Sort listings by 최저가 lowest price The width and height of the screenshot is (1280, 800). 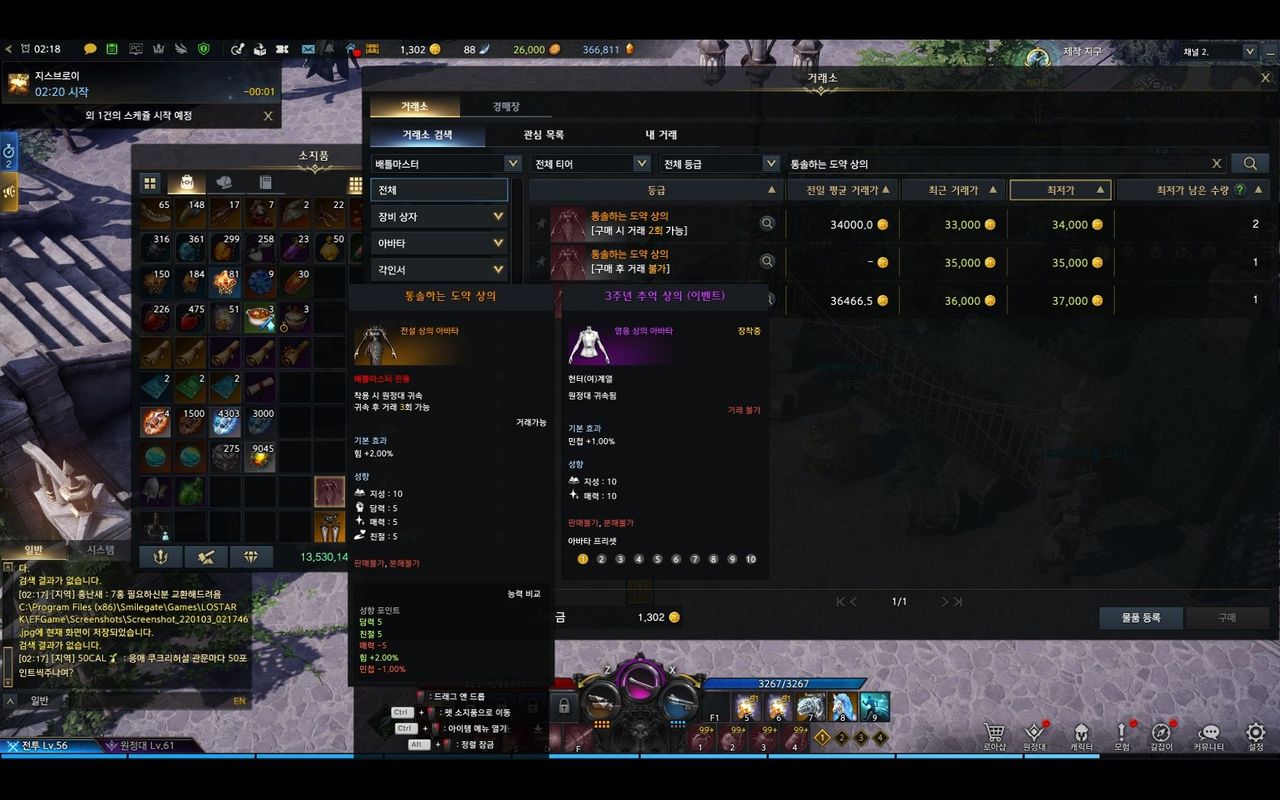(1060, 190)
